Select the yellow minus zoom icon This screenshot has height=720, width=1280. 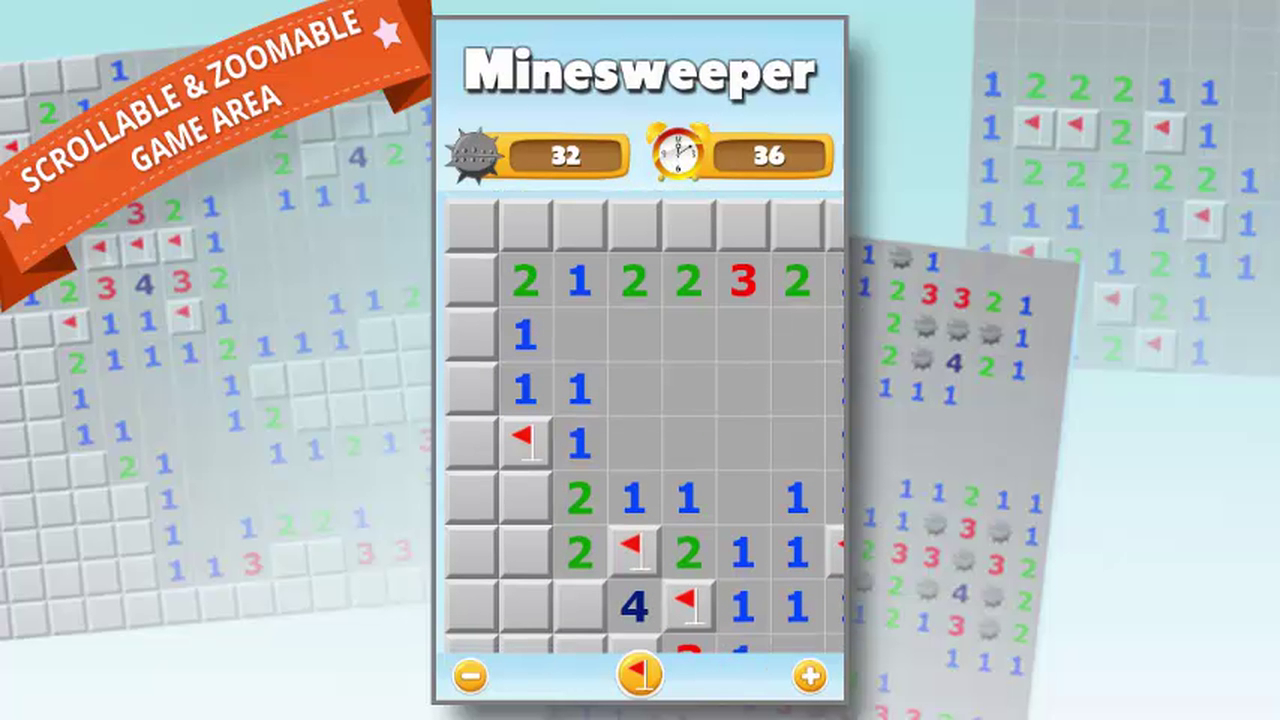470,676
